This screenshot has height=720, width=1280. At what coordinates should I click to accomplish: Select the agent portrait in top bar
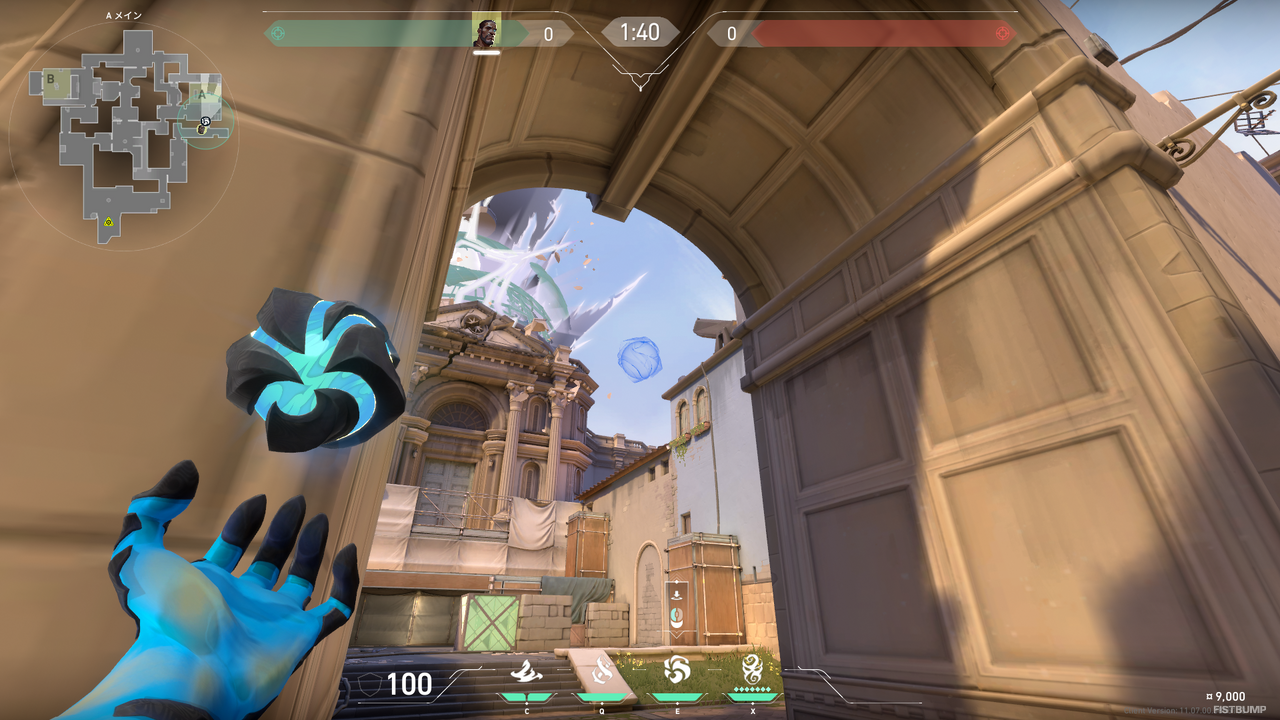click(x=485, y=33)
